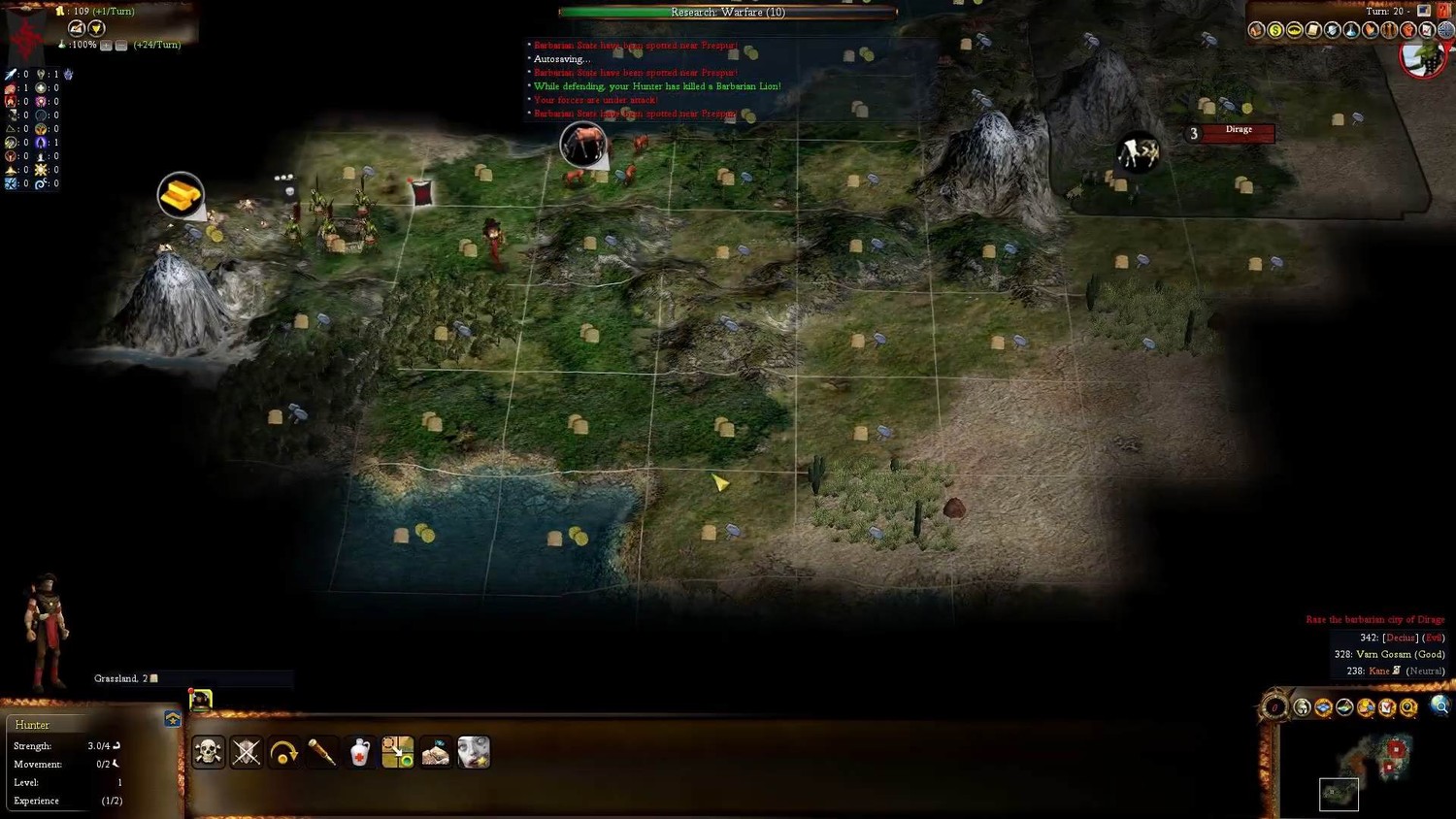Open the house domestic advisor
Screen dimensions: 1456x819
point(1256,31)
